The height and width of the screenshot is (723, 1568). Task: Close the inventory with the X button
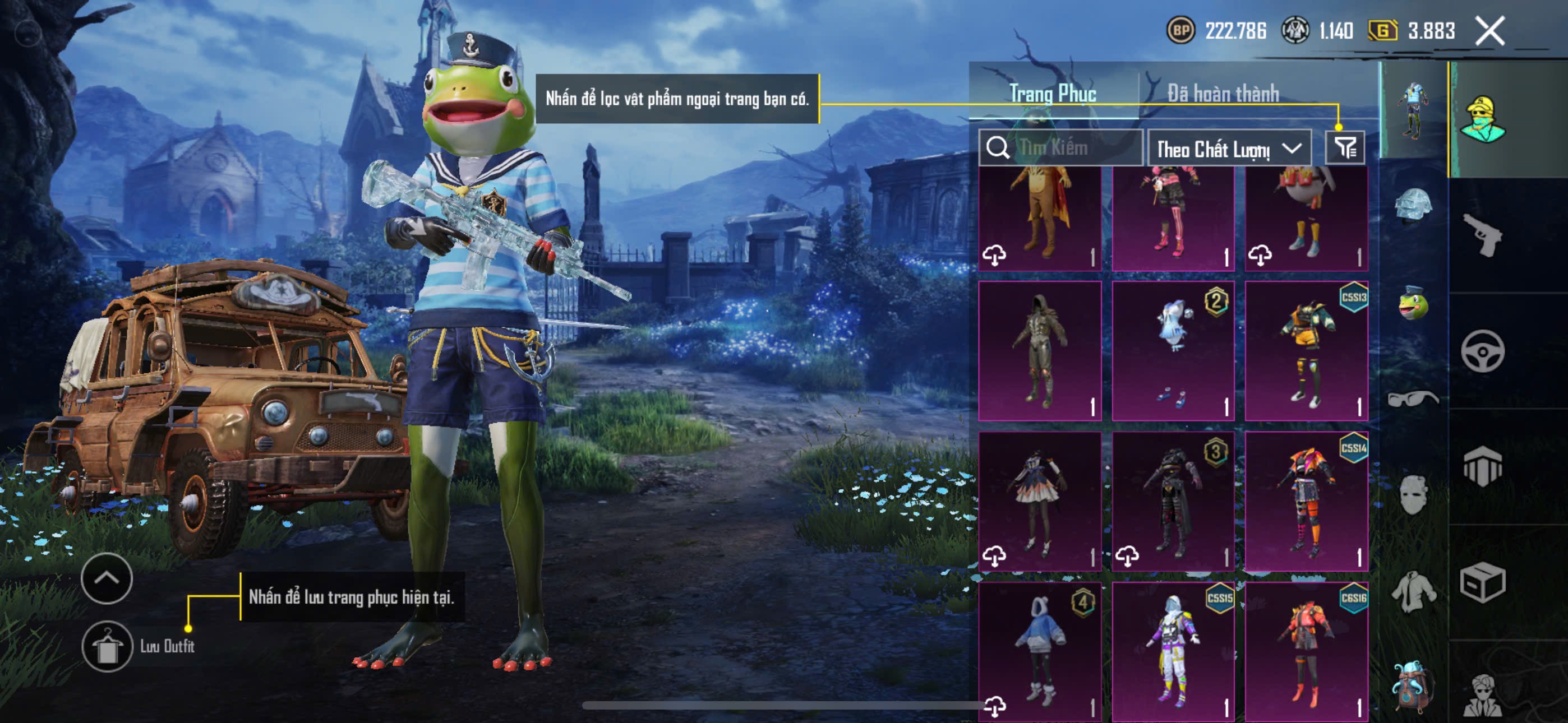(1489, 30)
